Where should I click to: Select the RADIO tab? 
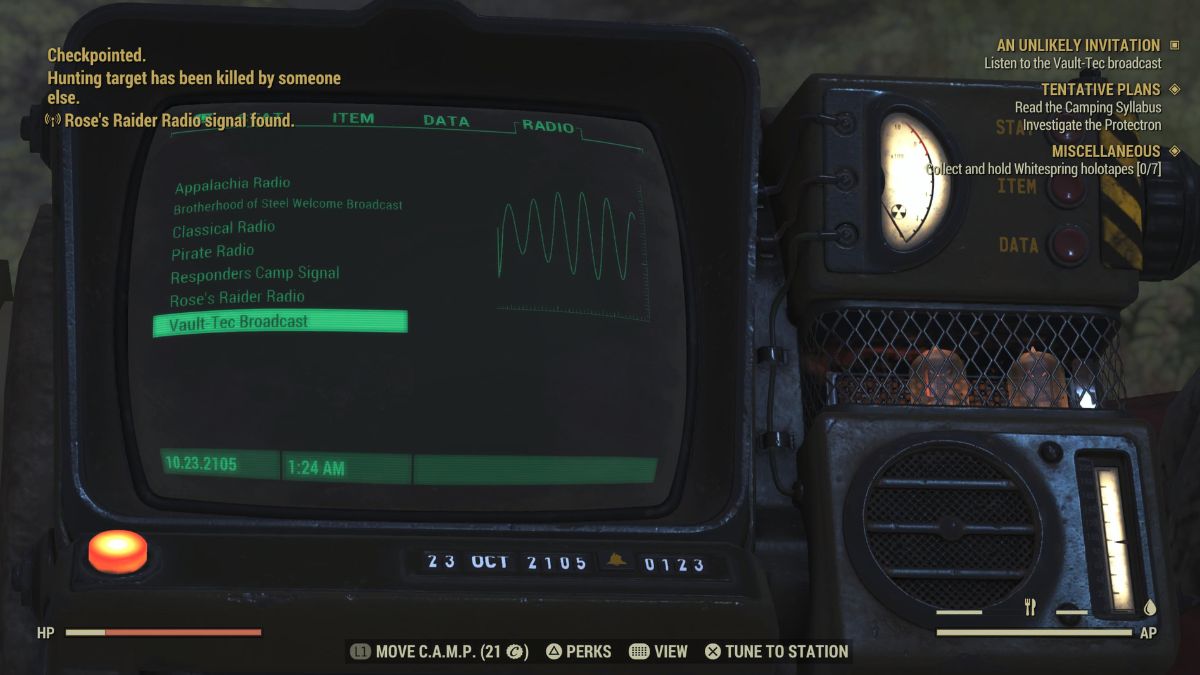click(x=548, y=127)
